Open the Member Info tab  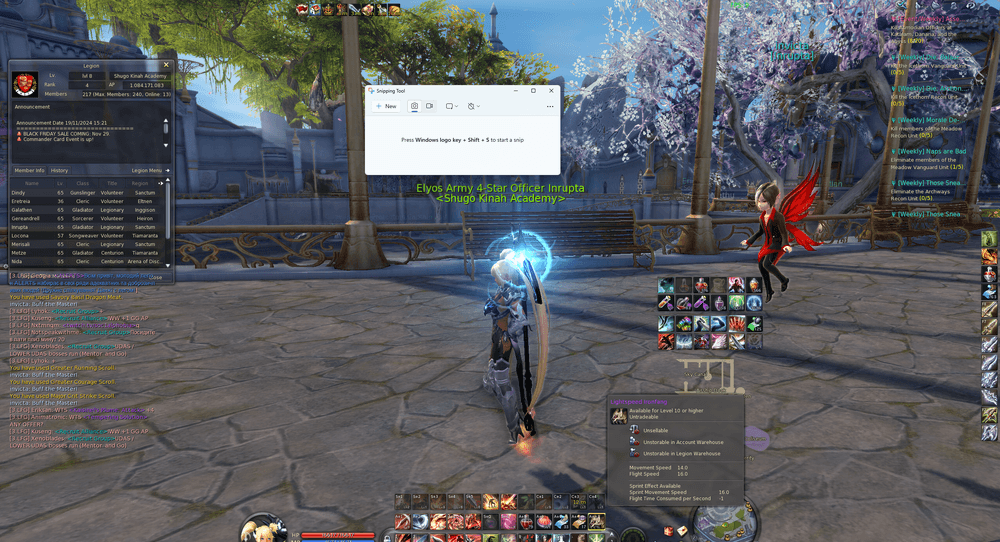pos(29,171)
